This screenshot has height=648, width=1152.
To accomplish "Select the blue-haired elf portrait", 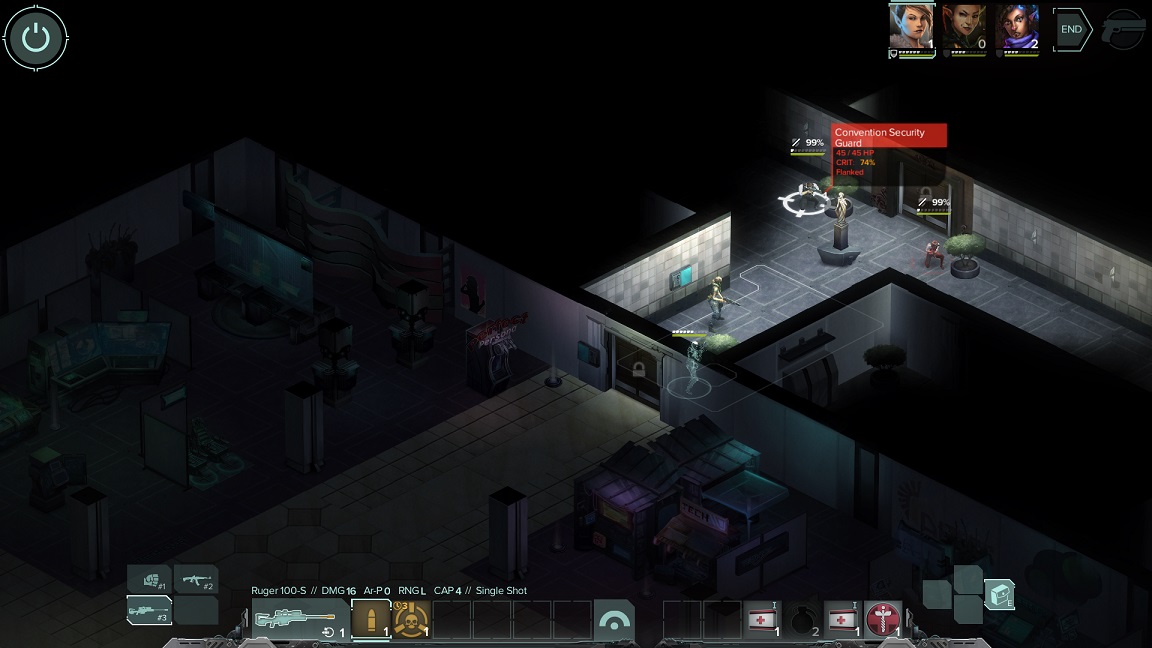I will 911,28.
